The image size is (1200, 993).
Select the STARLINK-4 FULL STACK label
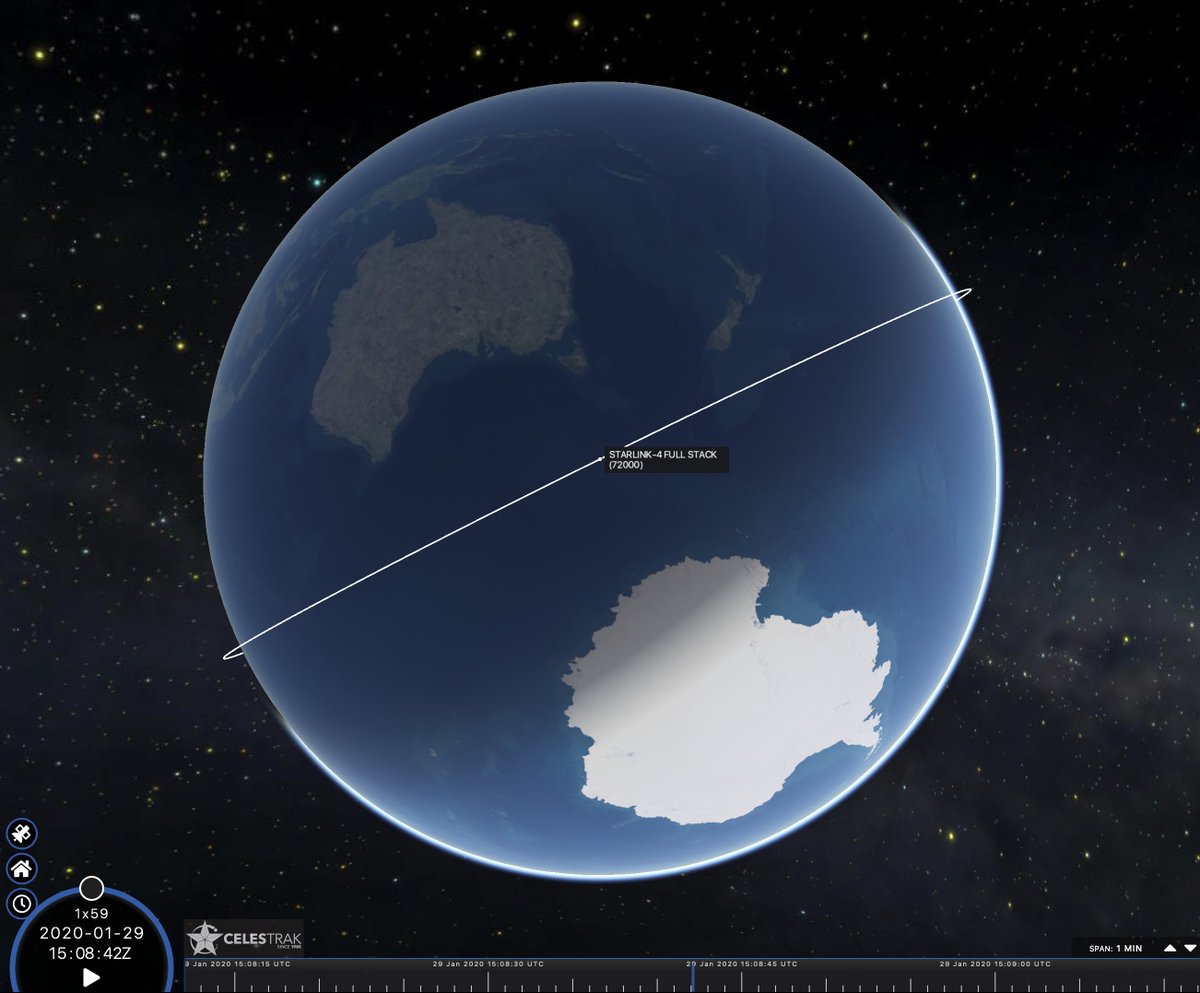coord(665,459)
